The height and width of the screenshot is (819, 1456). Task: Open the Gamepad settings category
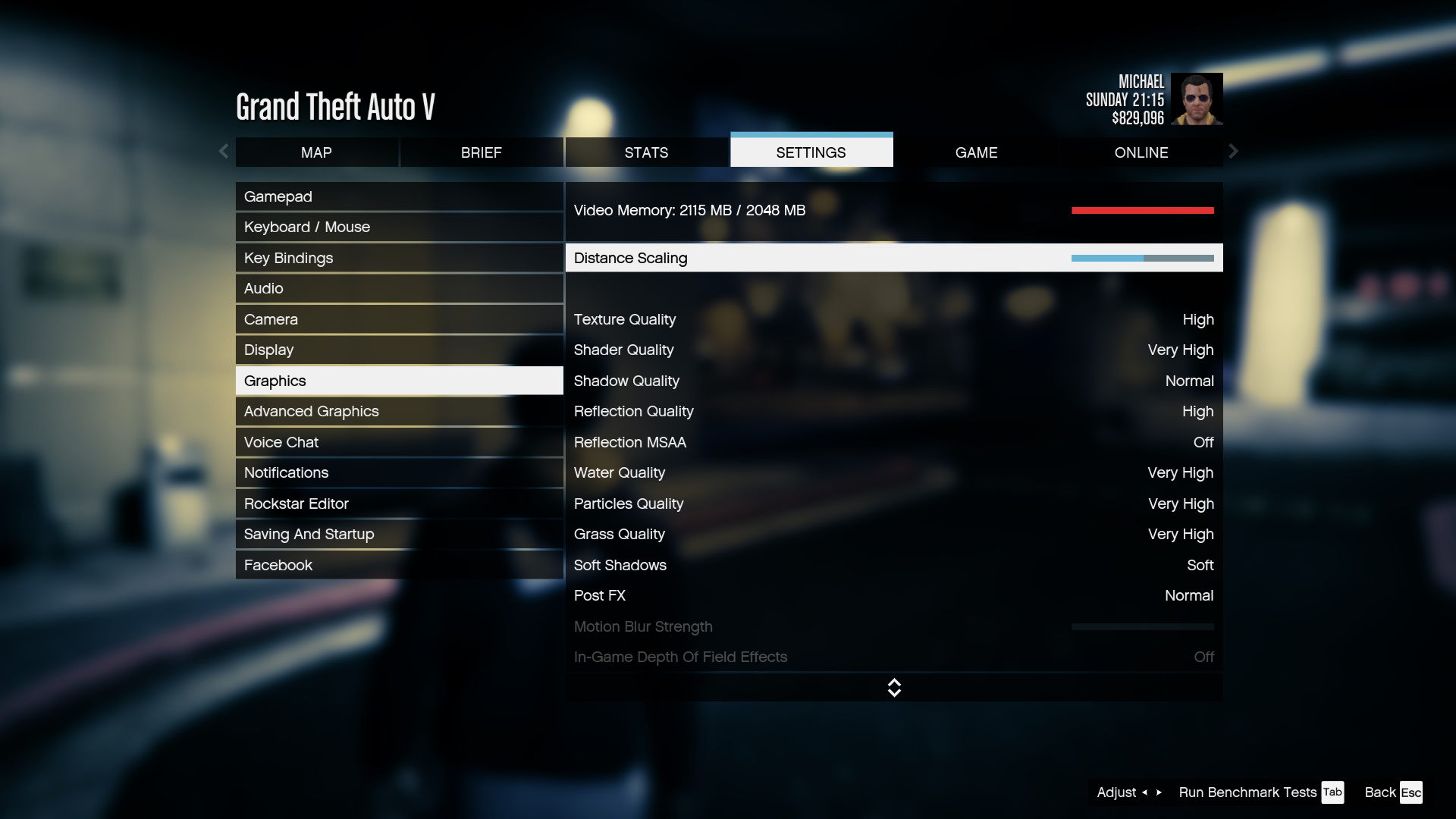click(x=399, y=197)
